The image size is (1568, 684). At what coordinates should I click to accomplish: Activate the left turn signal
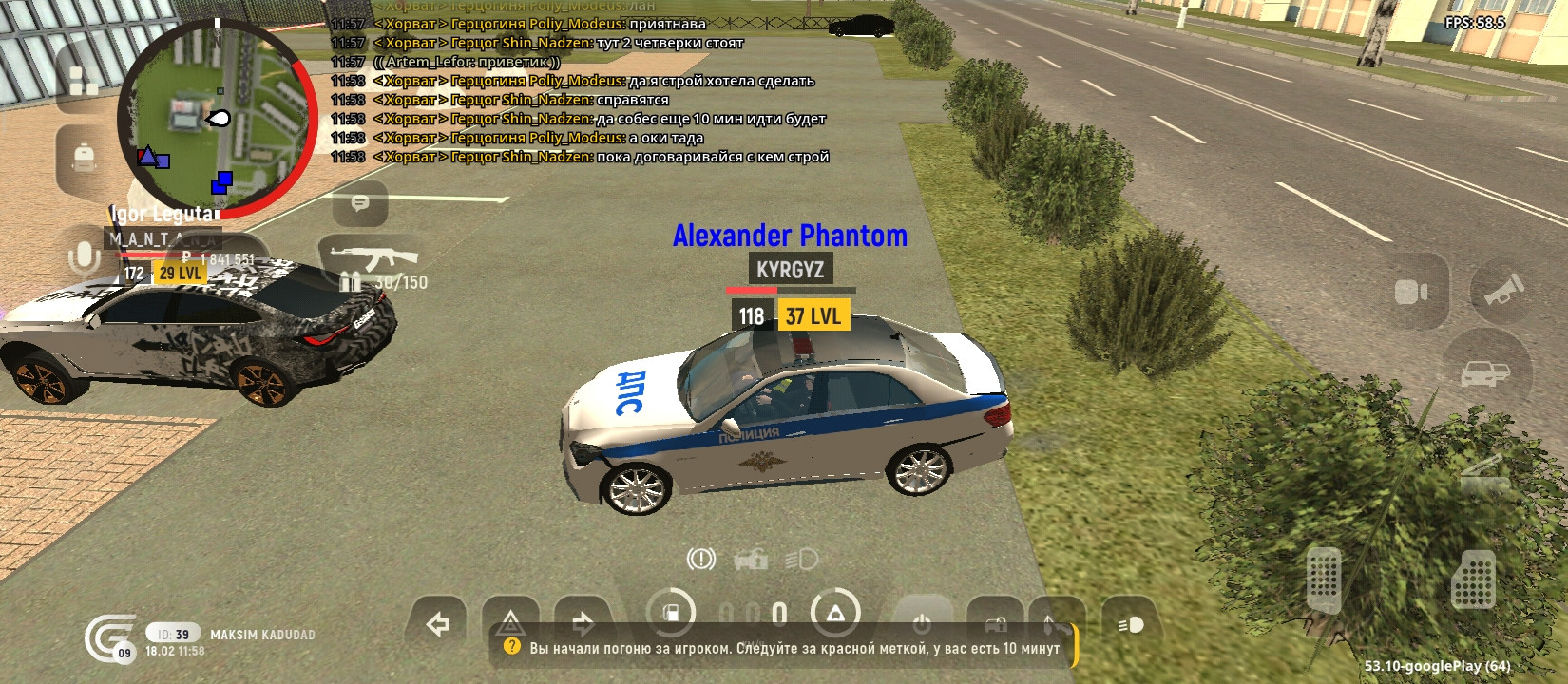point(437,624)
